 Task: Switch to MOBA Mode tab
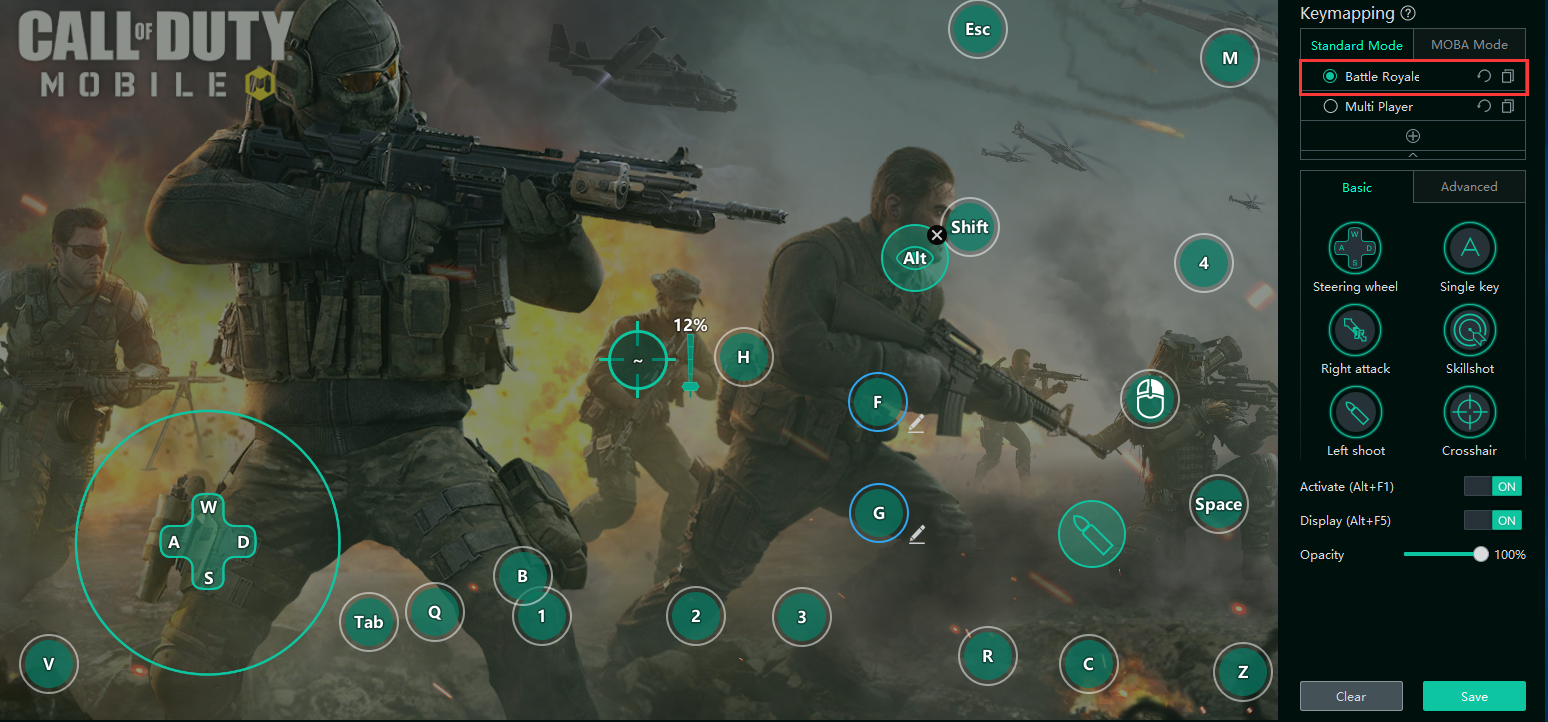[x=1469, y=45]
